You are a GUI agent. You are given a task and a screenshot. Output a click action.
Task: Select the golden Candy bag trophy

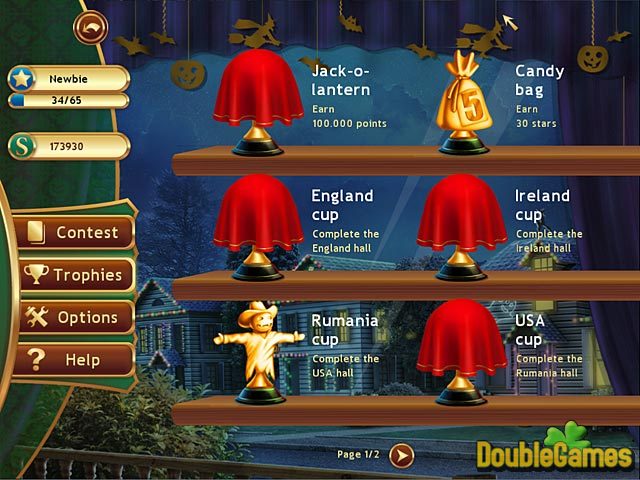click(x=461, y=102)
